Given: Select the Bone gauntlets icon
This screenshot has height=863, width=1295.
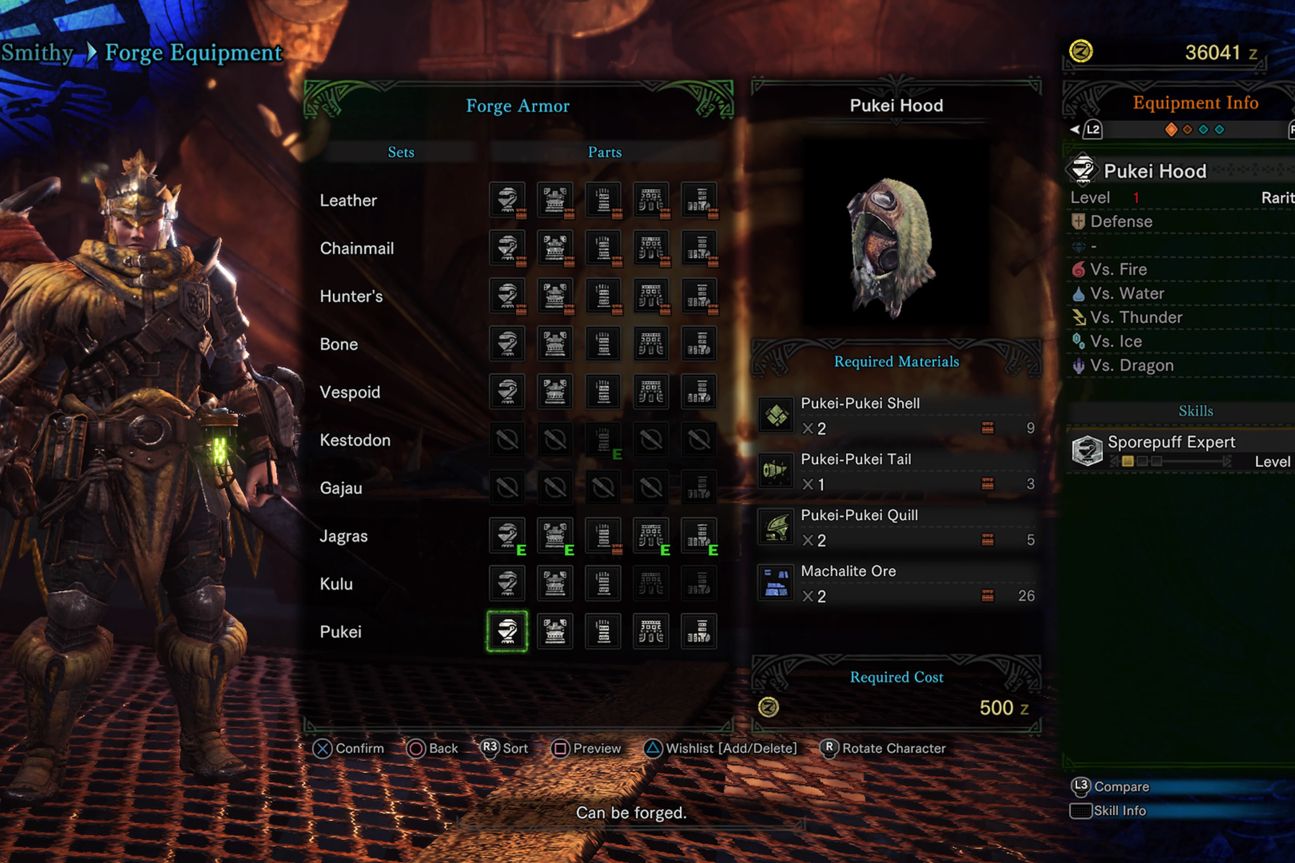Looking at the screenshot, I should (603, 343).
